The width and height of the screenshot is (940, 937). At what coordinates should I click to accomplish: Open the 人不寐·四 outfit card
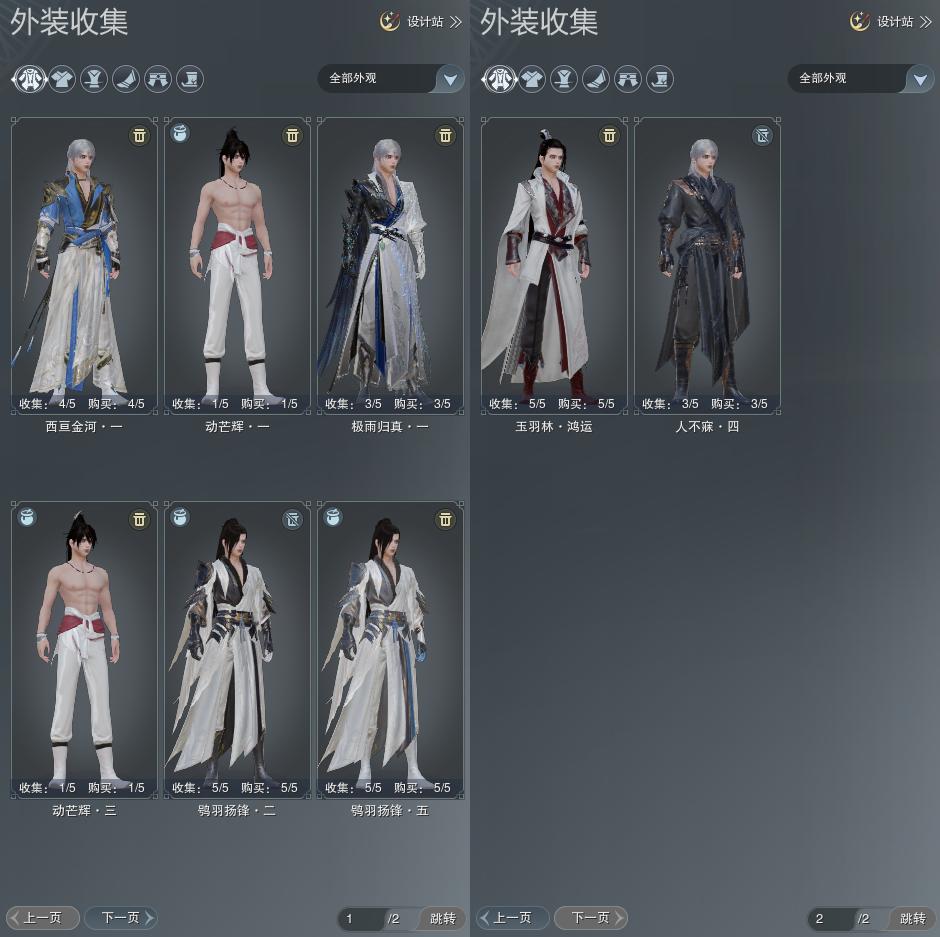click(x=707, y=265)
